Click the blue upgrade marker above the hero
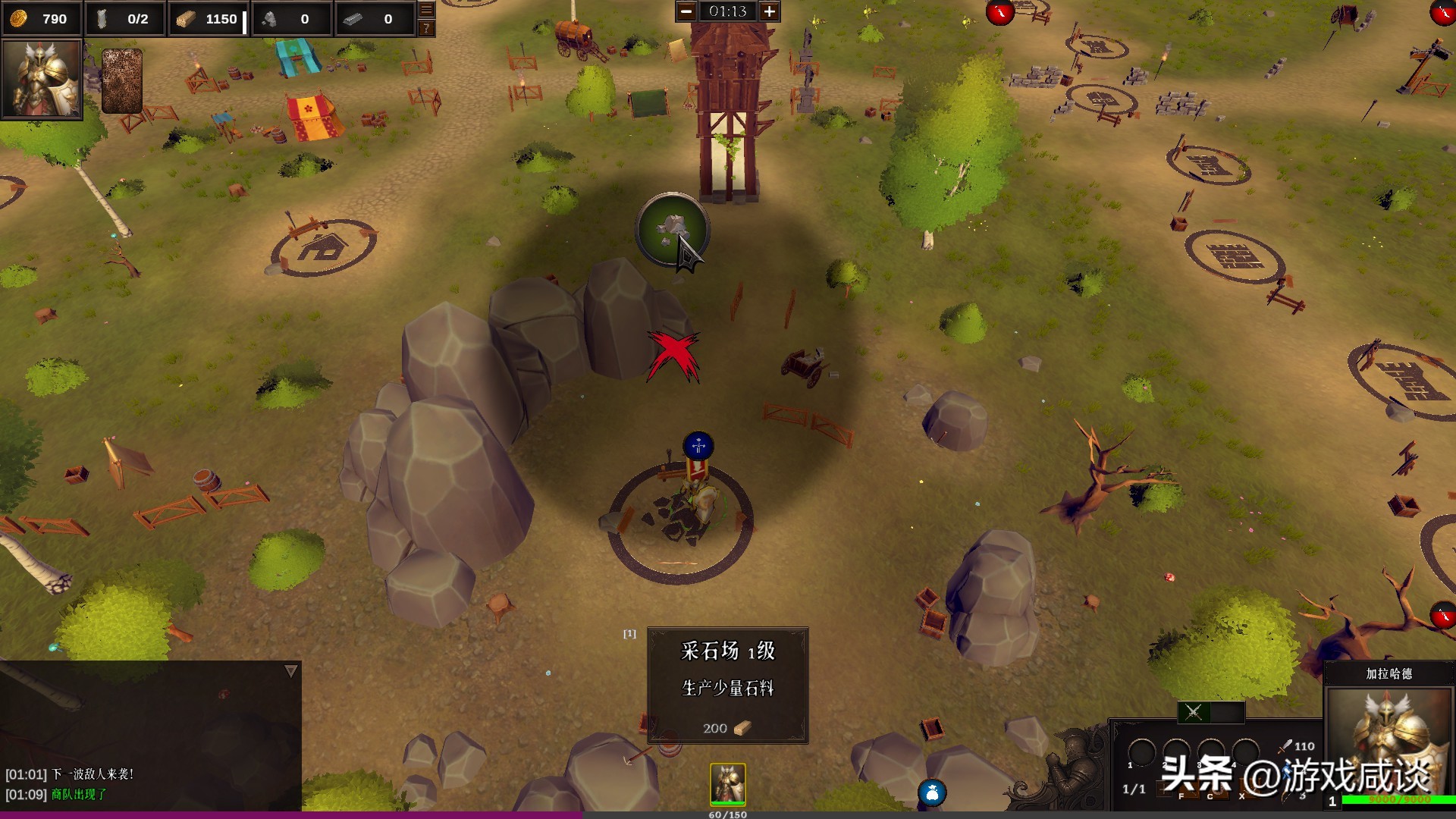This screenshot has width=1456, height=819. (698, 446)
